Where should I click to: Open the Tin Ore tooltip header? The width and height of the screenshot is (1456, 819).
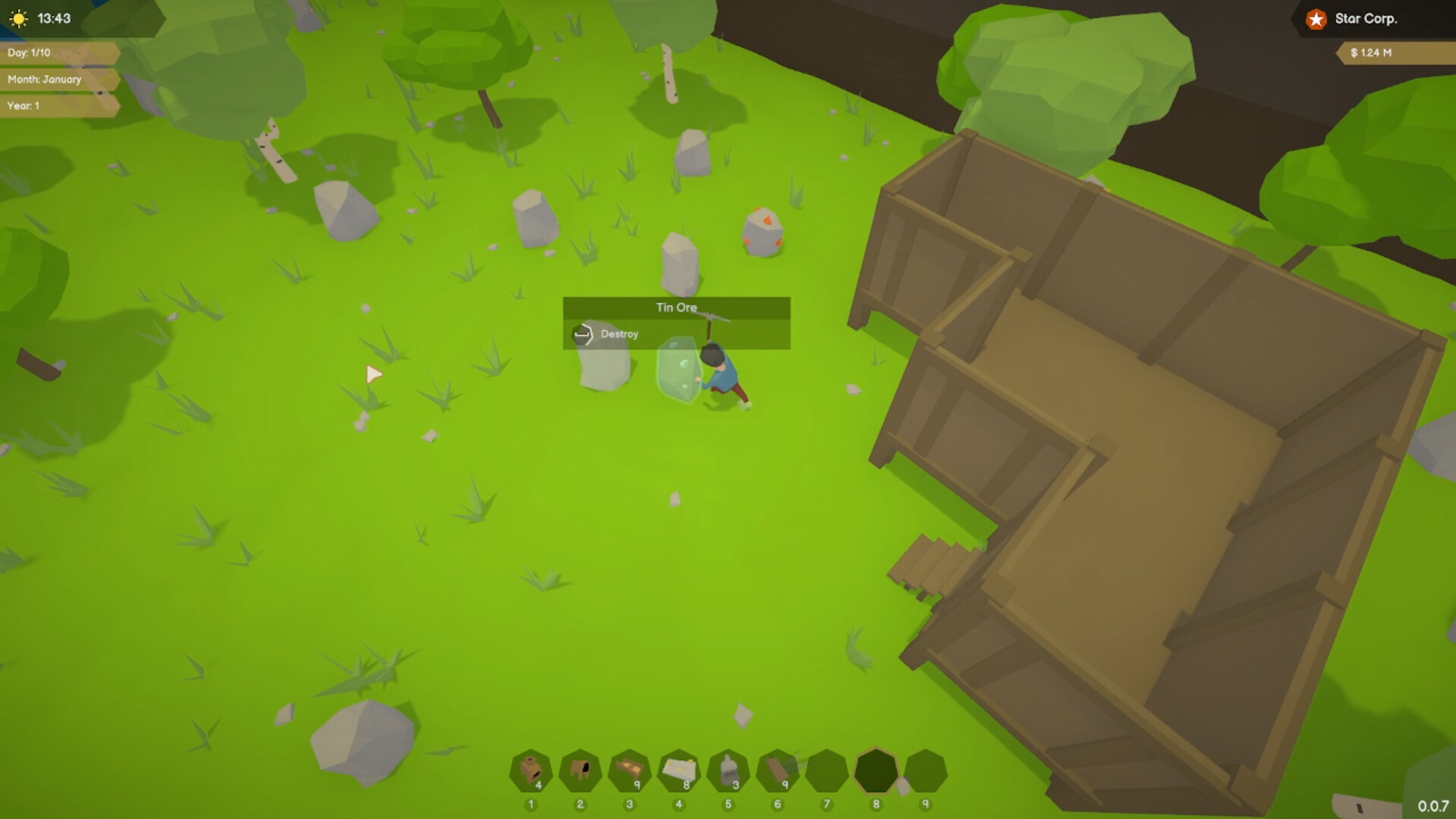676,307
